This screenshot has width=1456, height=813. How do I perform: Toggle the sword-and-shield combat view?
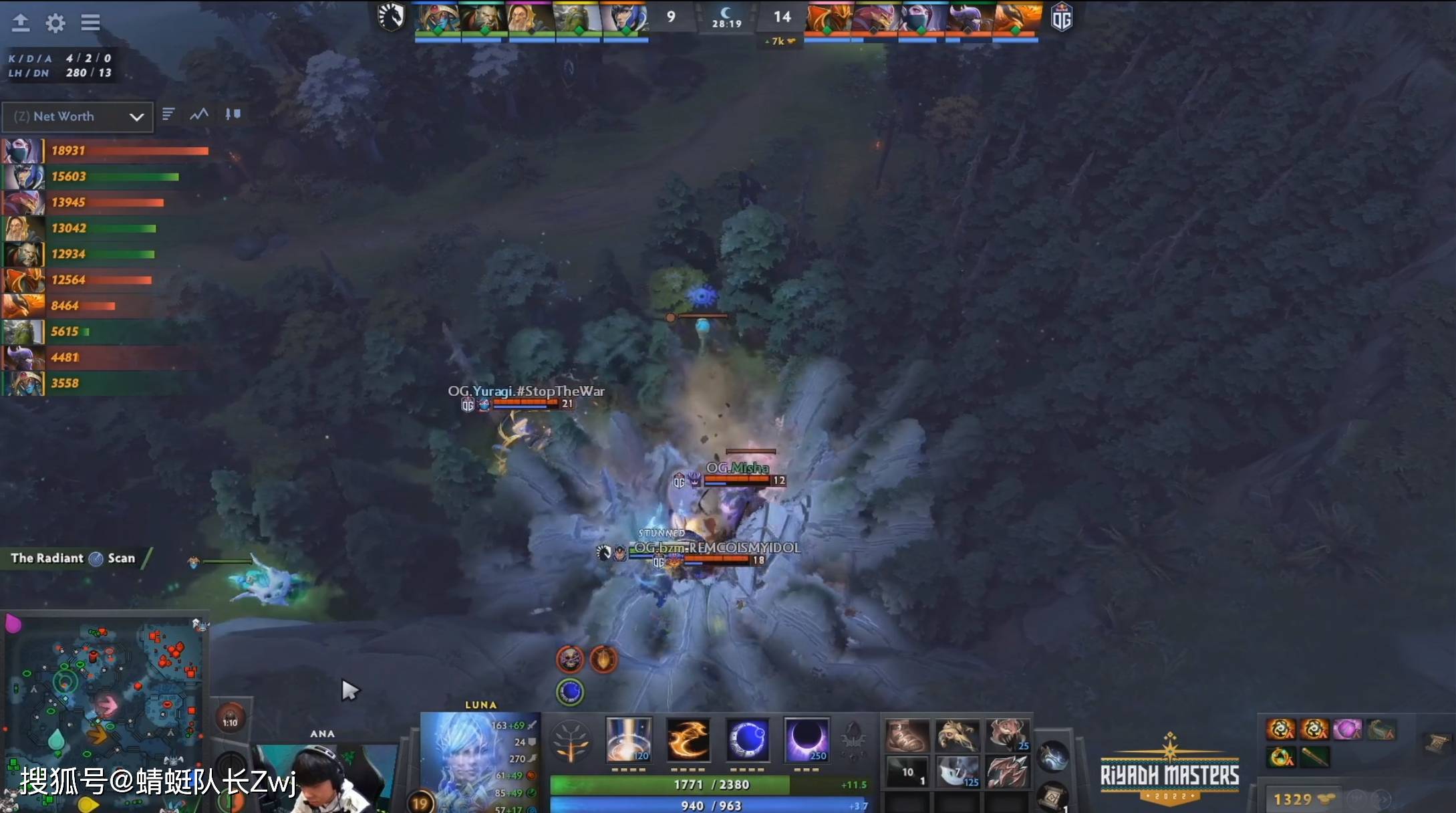tap(232, 114)
